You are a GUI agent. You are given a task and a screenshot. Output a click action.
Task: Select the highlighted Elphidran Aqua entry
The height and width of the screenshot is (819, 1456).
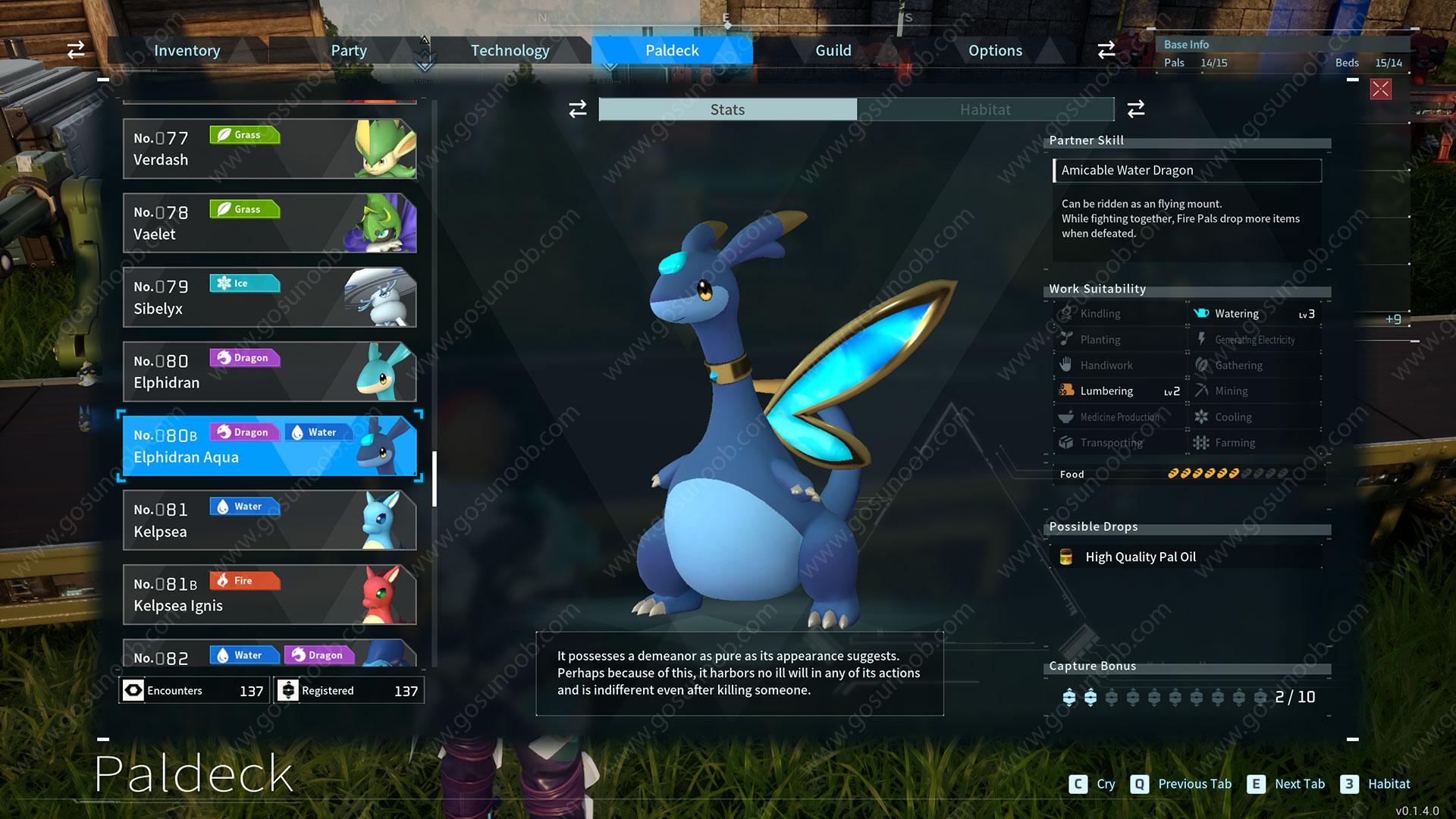[x=269, y=446]
